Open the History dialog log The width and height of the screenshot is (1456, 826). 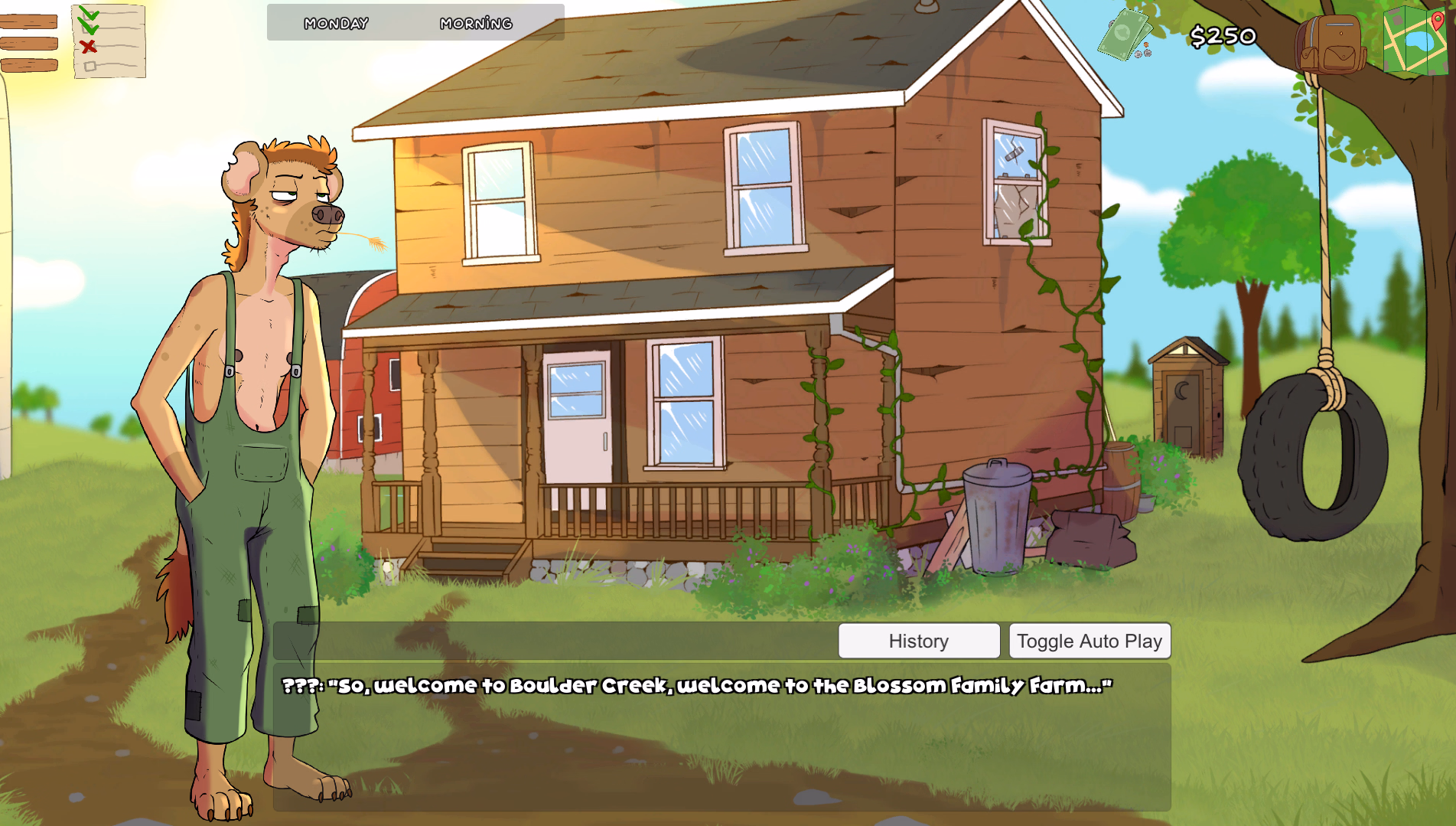tap(919, 641)
